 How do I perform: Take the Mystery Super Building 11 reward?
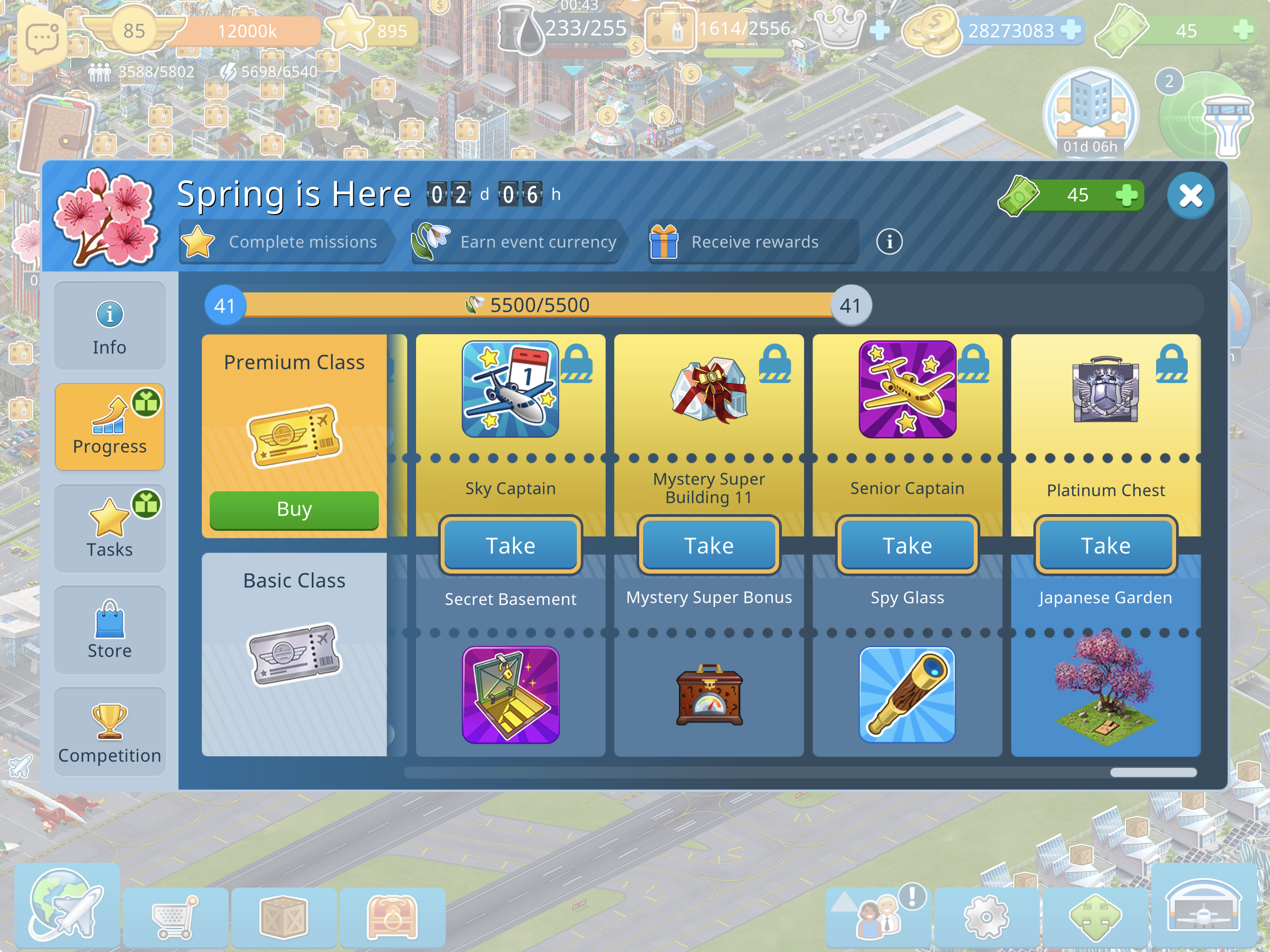coord(708,545)
